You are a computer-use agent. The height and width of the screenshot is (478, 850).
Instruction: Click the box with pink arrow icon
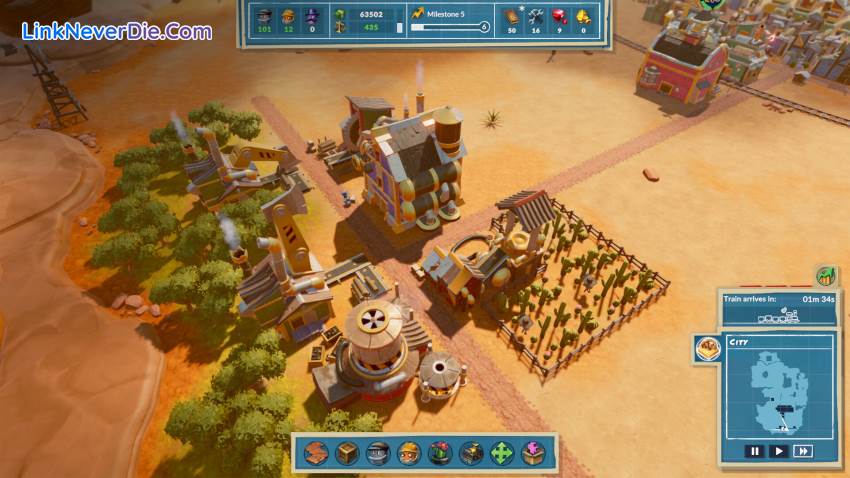click(533, 453)
